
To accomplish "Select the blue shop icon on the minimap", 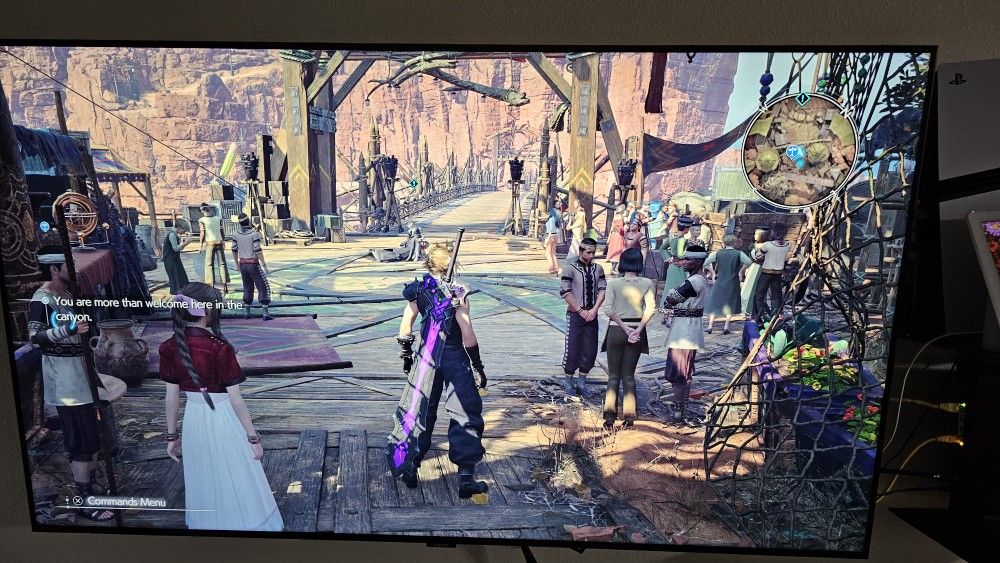I will pos(794,152).
